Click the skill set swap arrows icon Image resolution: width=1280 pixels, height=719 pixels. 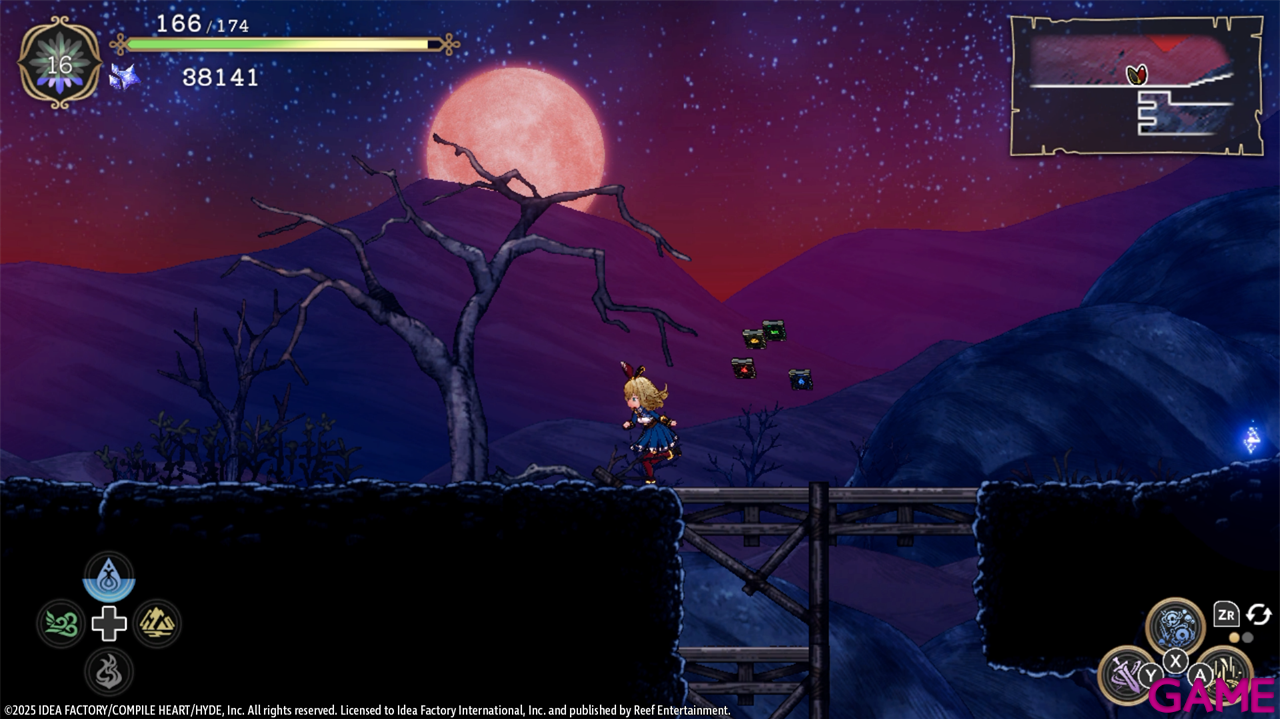pyautogui.click(x=1258, y=614)
